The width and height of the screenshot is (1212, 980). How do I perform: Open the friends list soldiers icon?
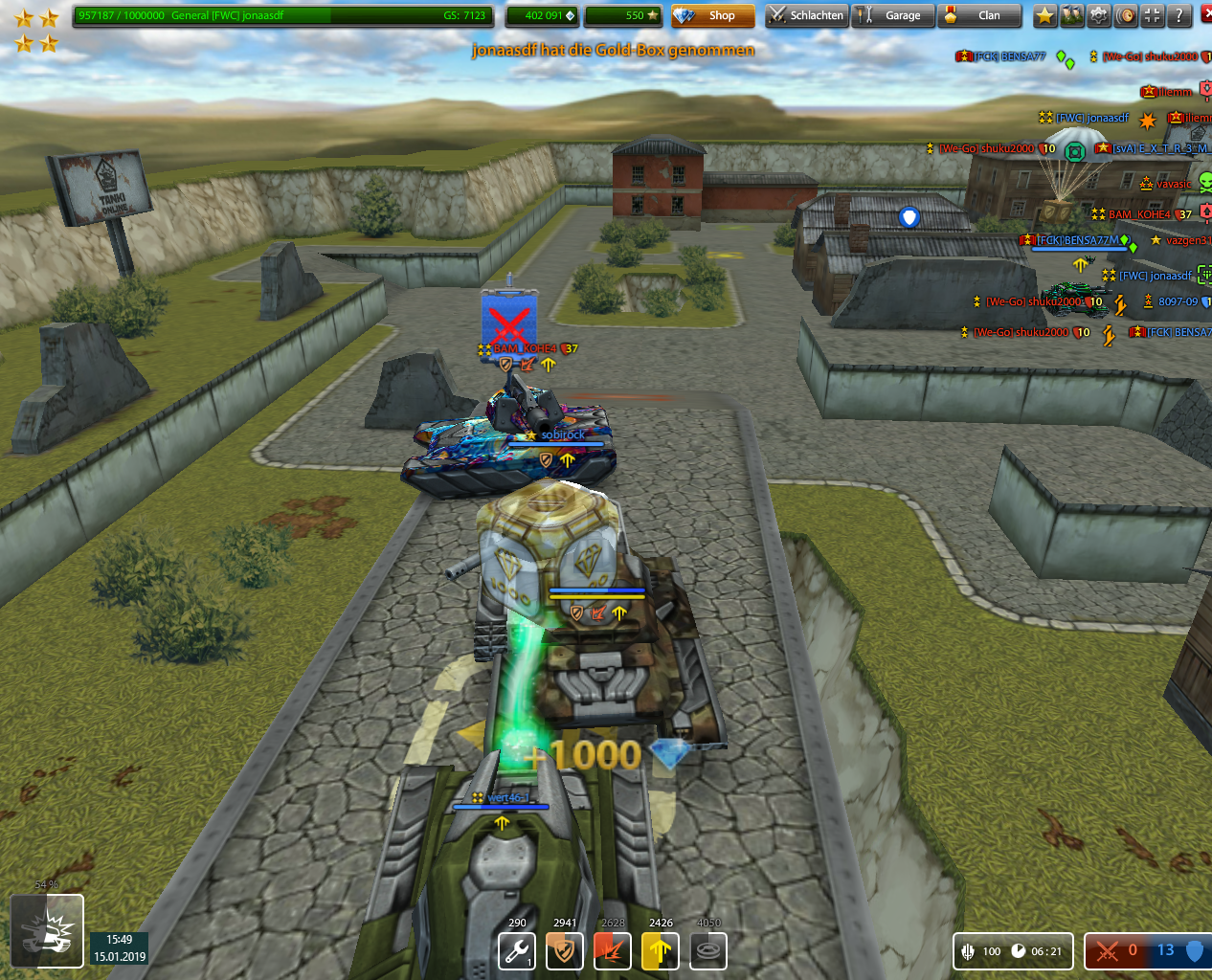tap(1072, 15)
